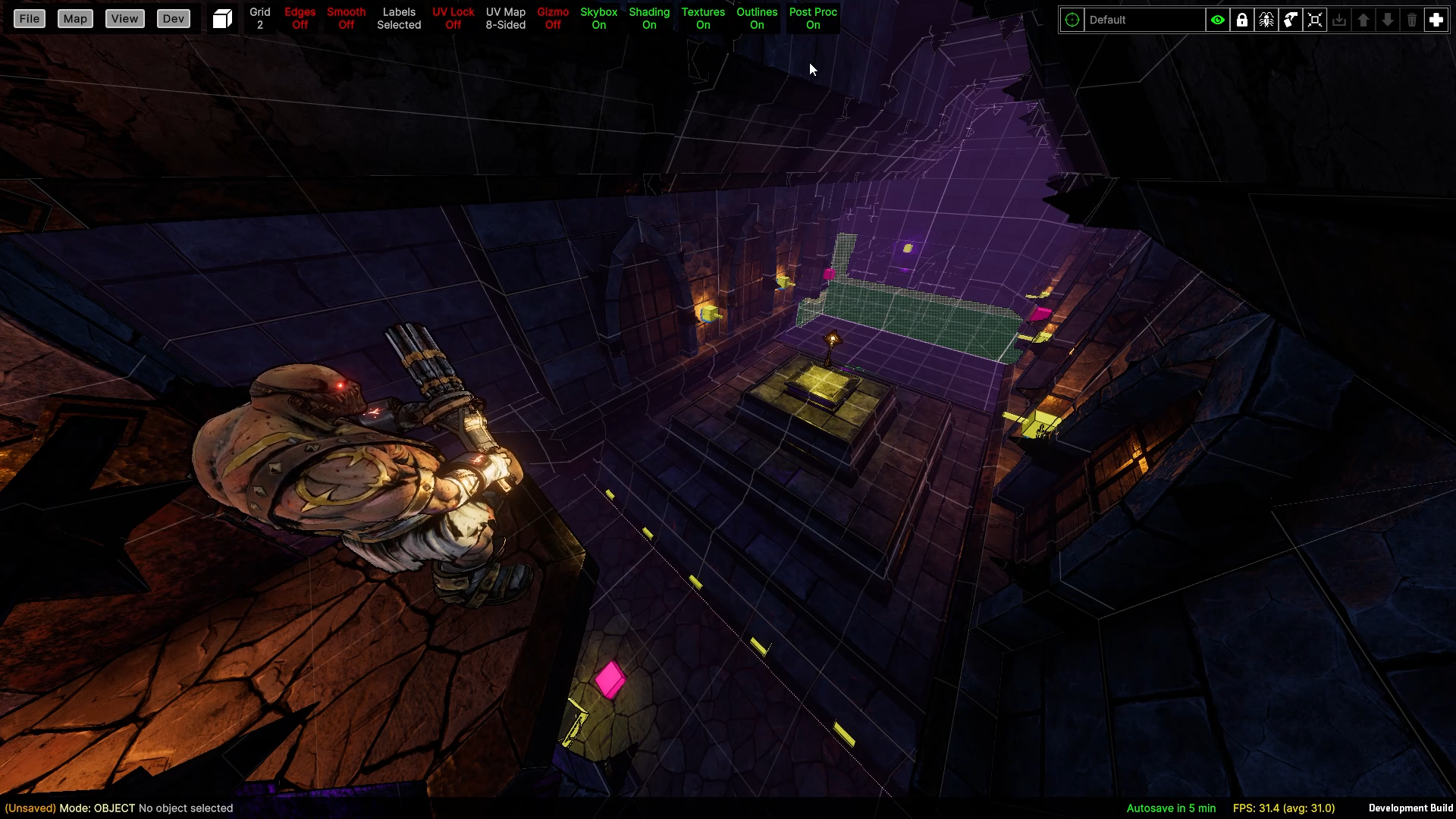Screen dimensions: 1456x819
Task: Open the File menu
Action: point(30,19)
